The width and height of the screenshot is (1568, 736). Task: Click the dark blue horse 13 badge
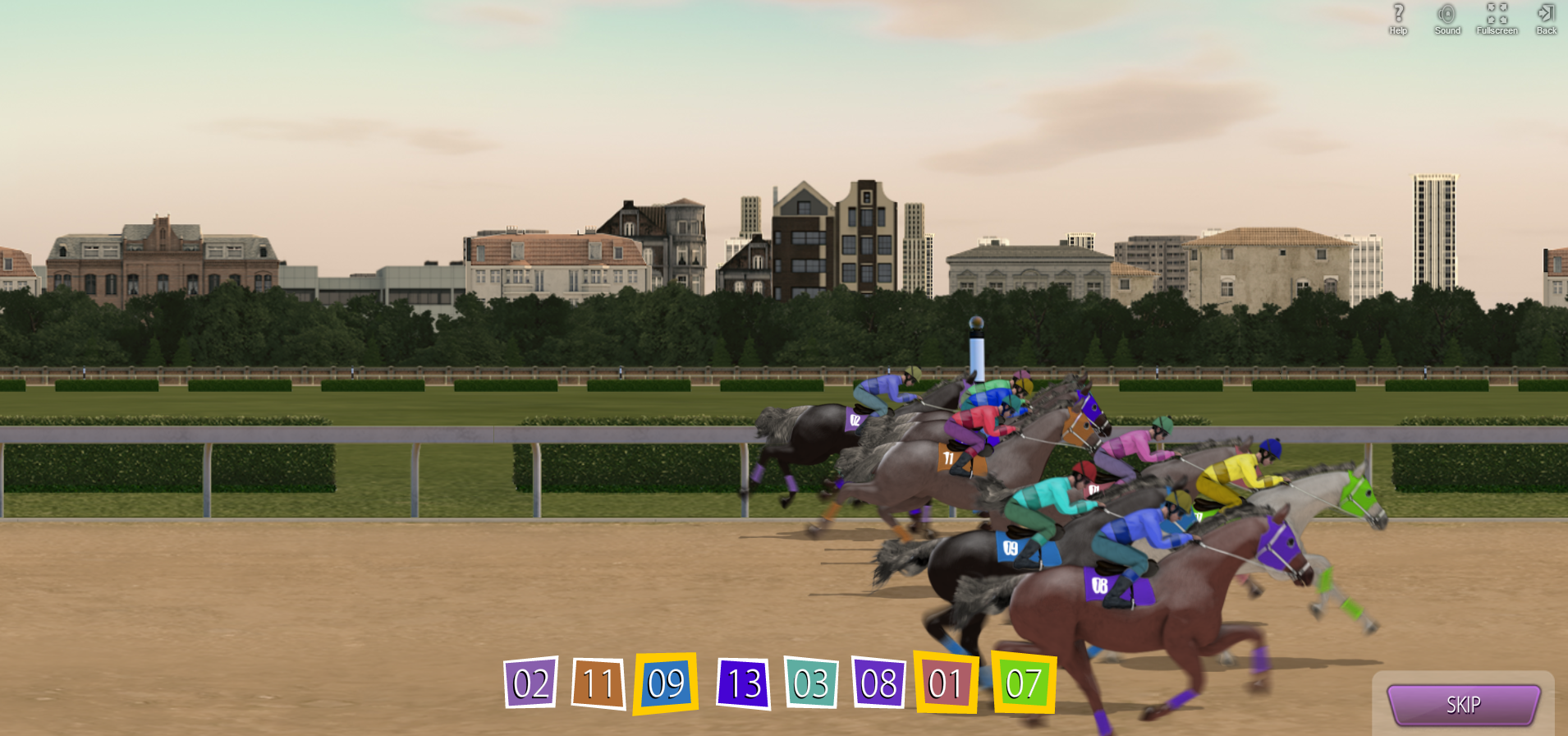click(744, 683)
